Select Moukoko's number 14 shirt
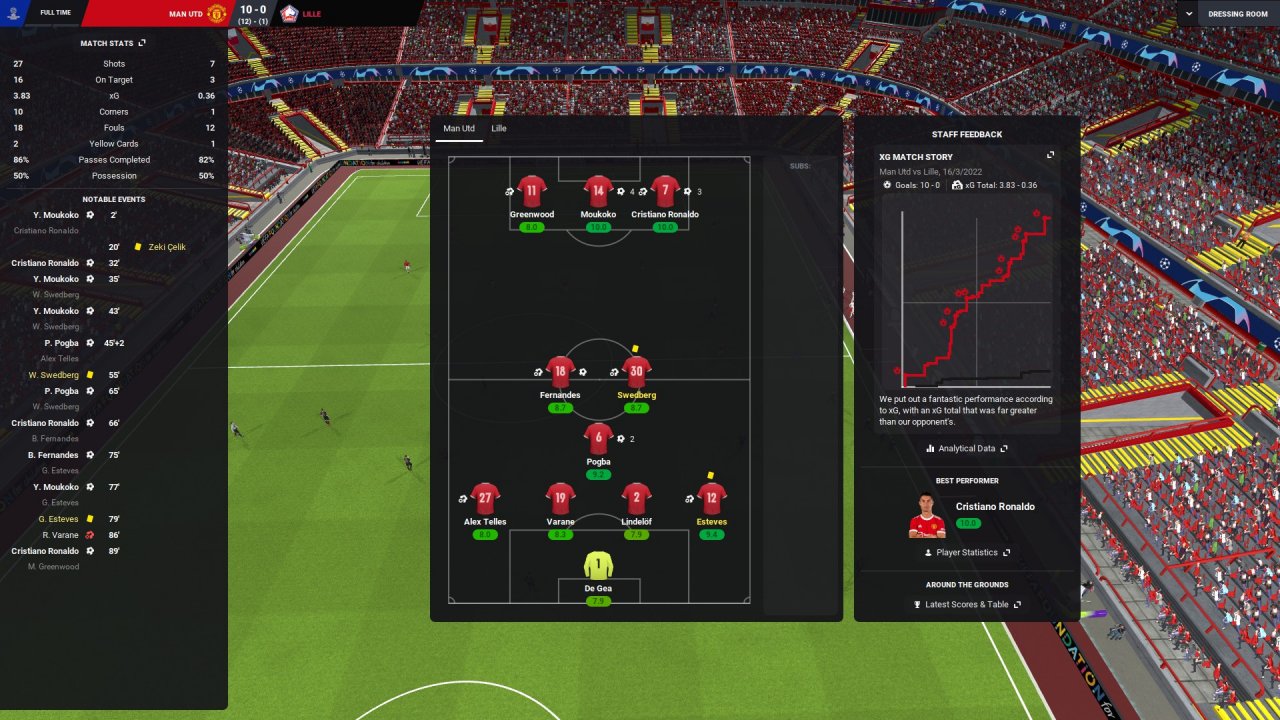 598,191
